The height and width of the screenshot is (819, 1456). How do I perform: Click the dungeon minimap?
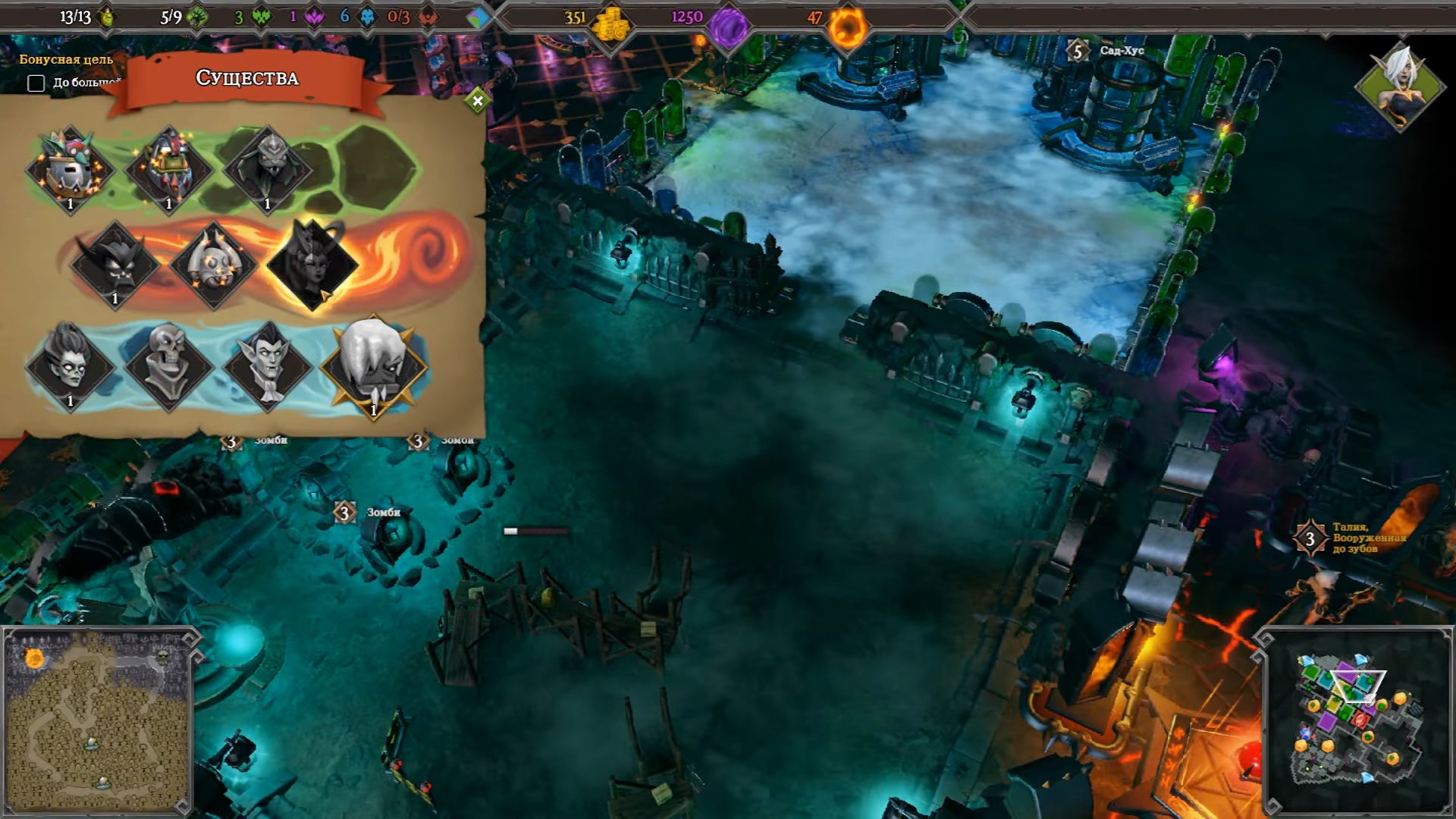point(1356,720)
